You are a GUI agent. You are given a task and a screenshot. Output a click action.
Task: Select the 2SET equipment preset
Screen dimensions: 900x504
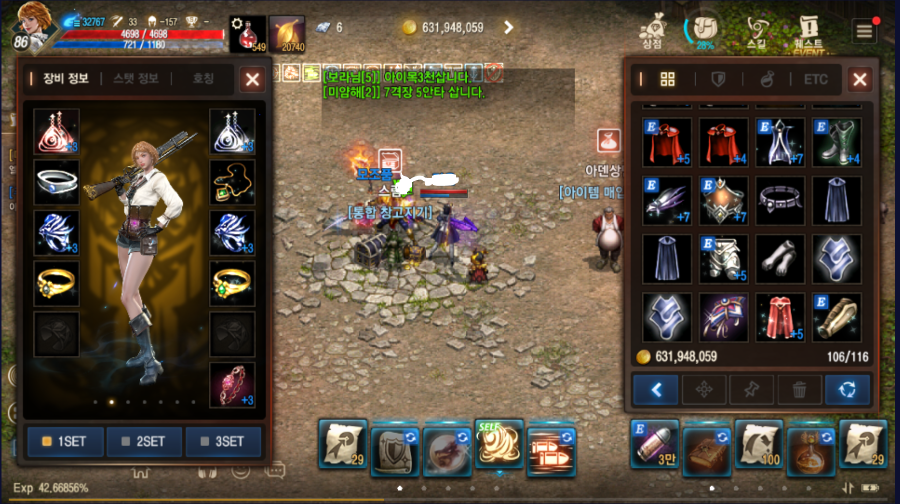pyautogui.click(x=144, y=441)
